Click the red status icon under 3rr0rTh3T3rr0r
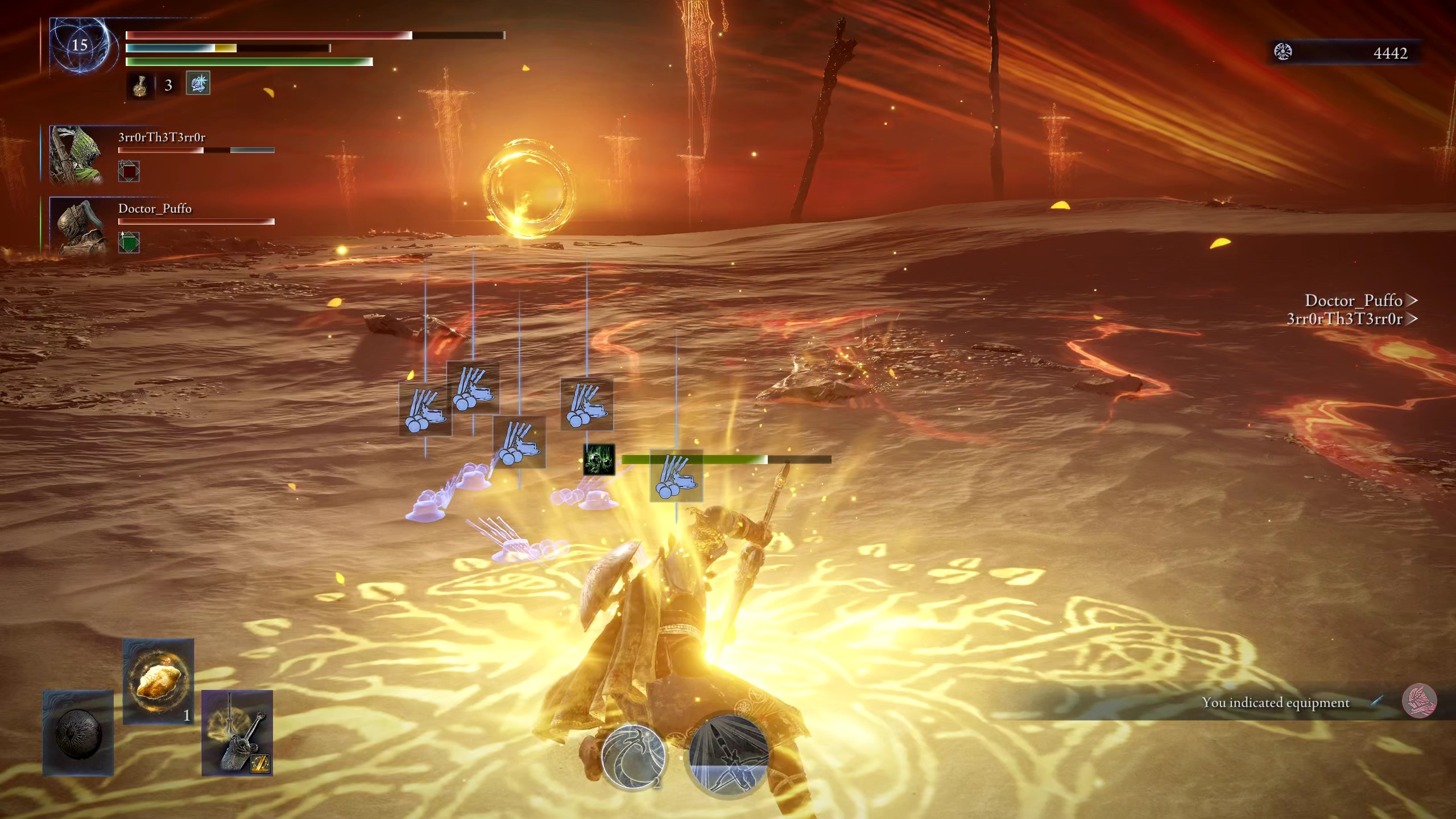The image size is (1456, 819). pyautogui.click(x=129, y=171)
